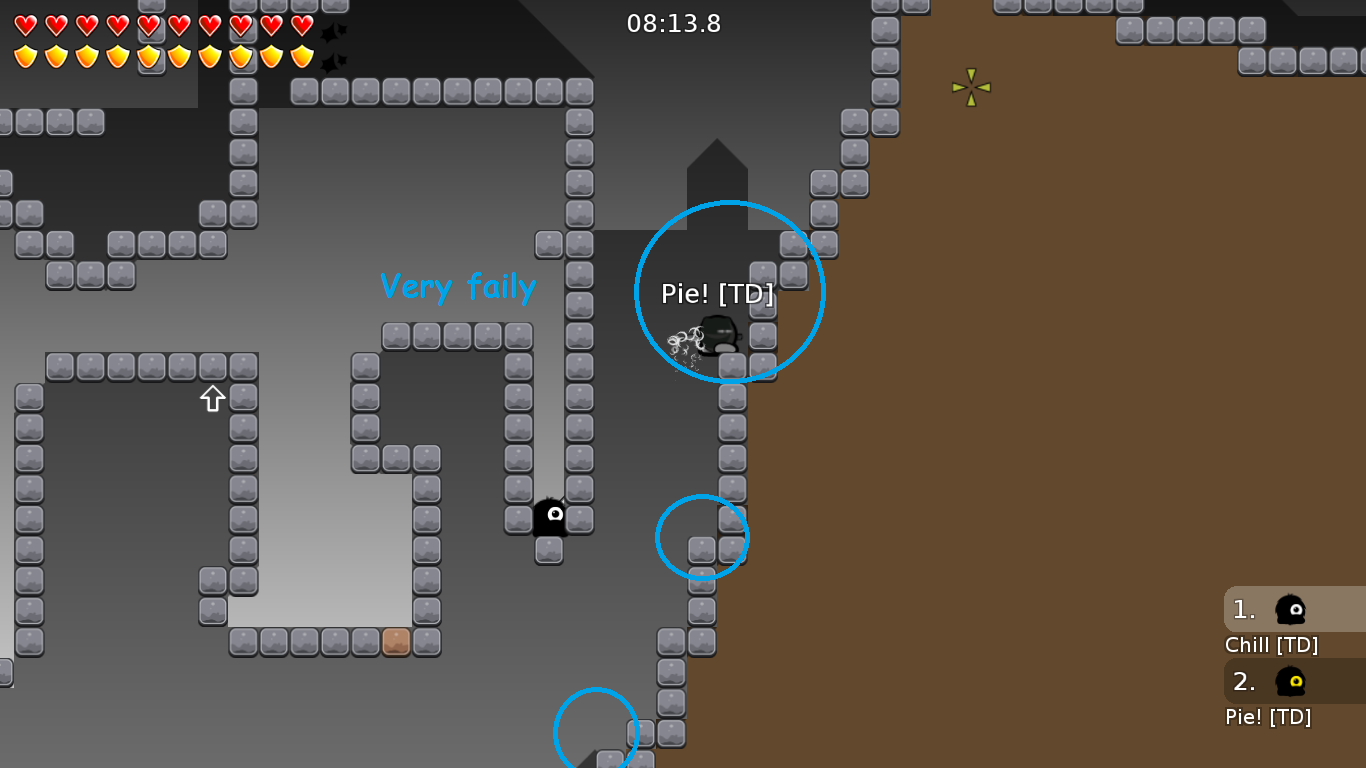Click the player named Pie! [TD]
This screenshot has height=768, width=1366.
[716, 335]
